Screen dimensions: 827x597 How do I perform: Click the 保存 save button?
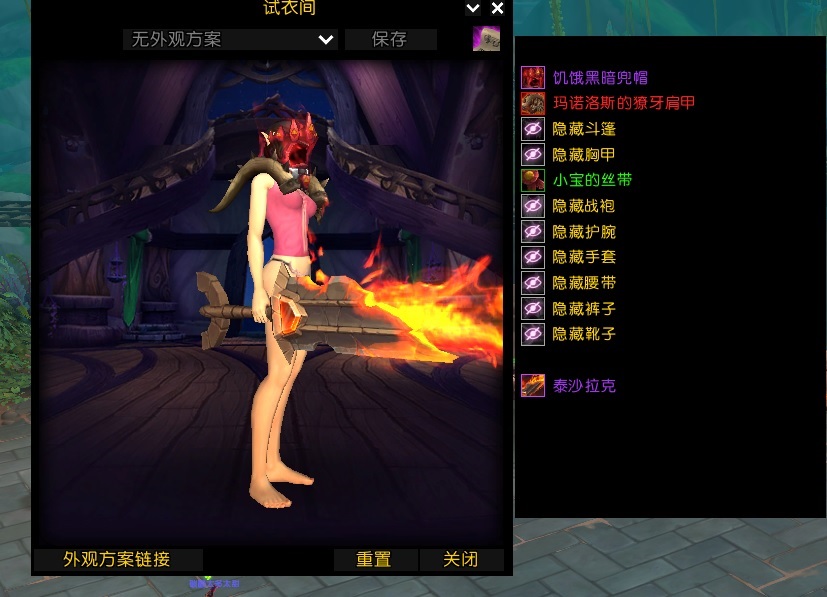[x=390, y=40]
